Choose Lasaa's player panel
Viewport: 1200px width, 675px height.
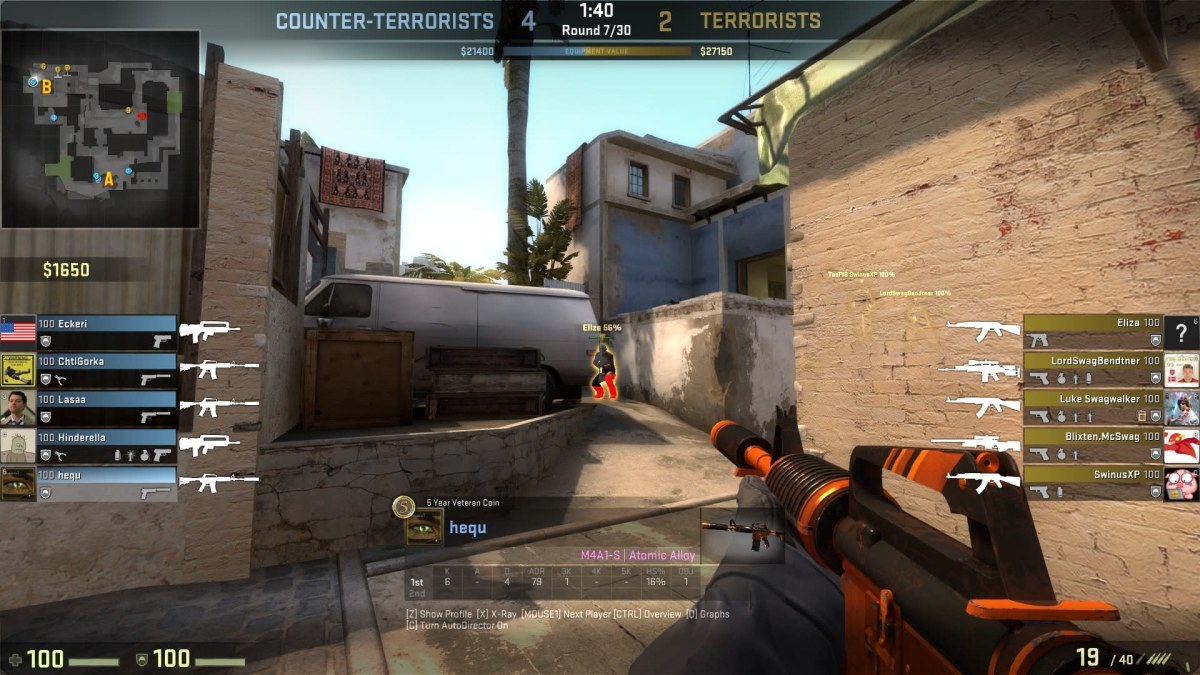click(x=106, y=408)
